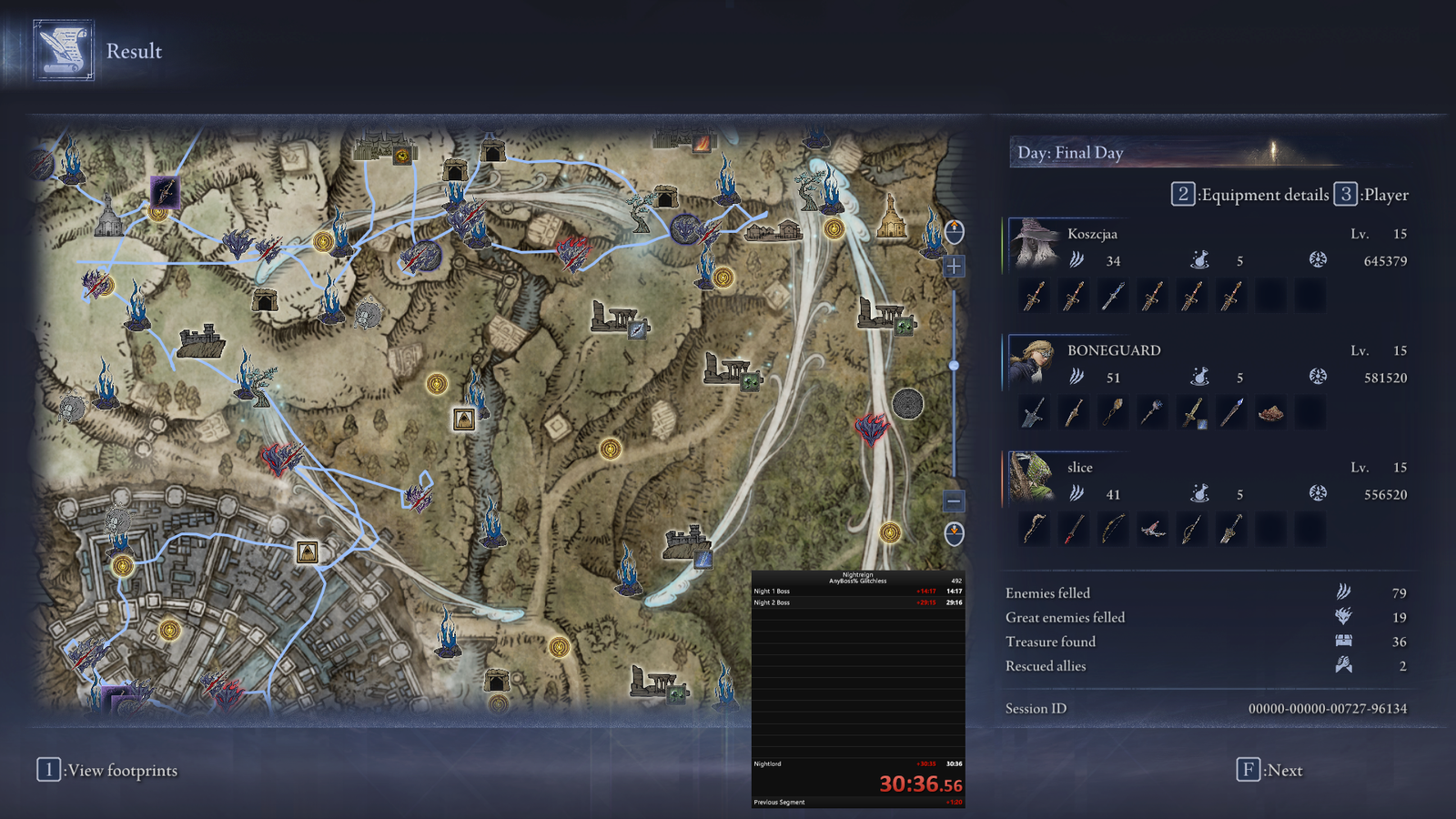The image size is (1456, 819).
Task: Click the speedrun timer overlay showing 30:36
Action: click(919, 784)
